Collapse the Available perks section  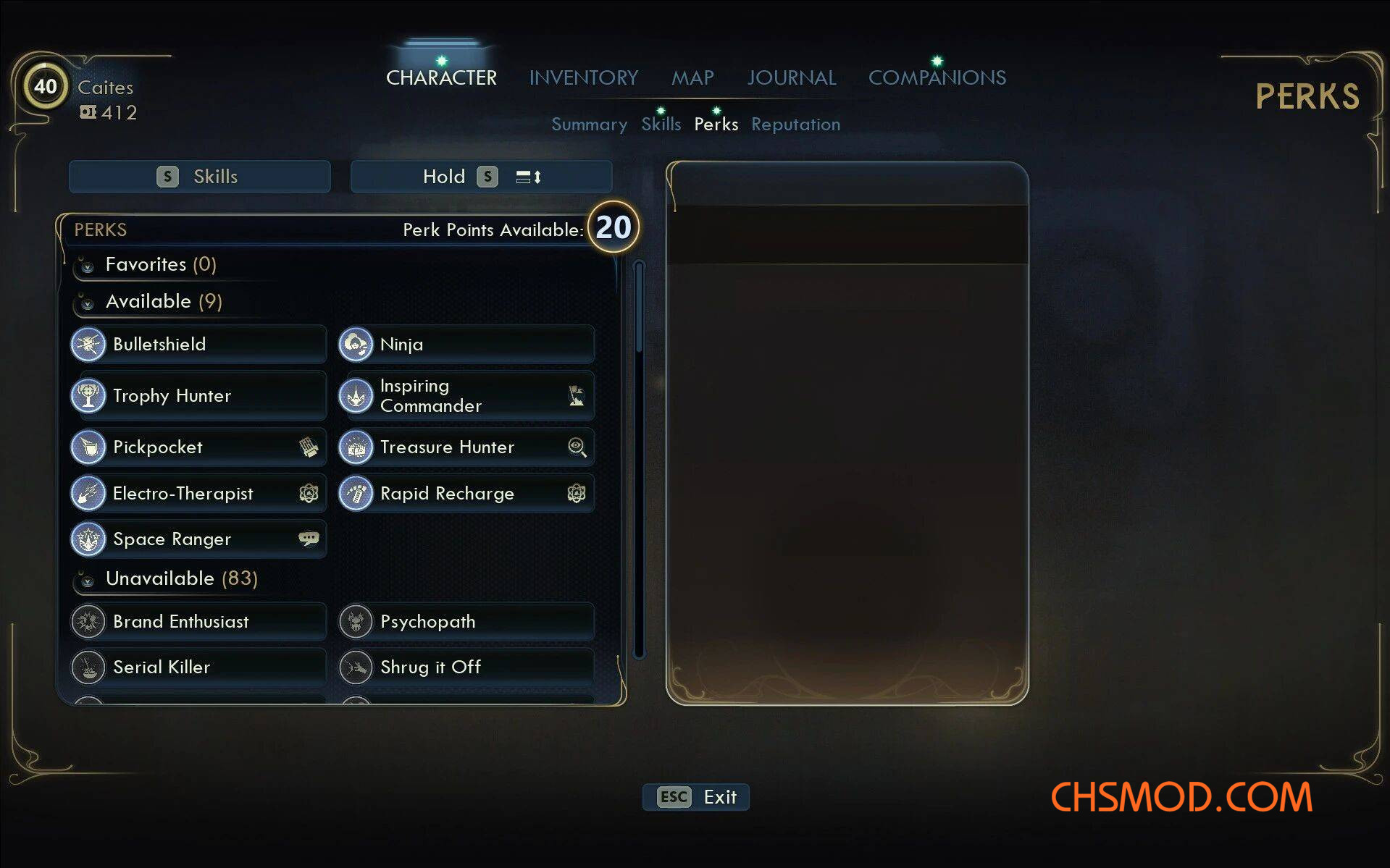click(x=88, y=303)
